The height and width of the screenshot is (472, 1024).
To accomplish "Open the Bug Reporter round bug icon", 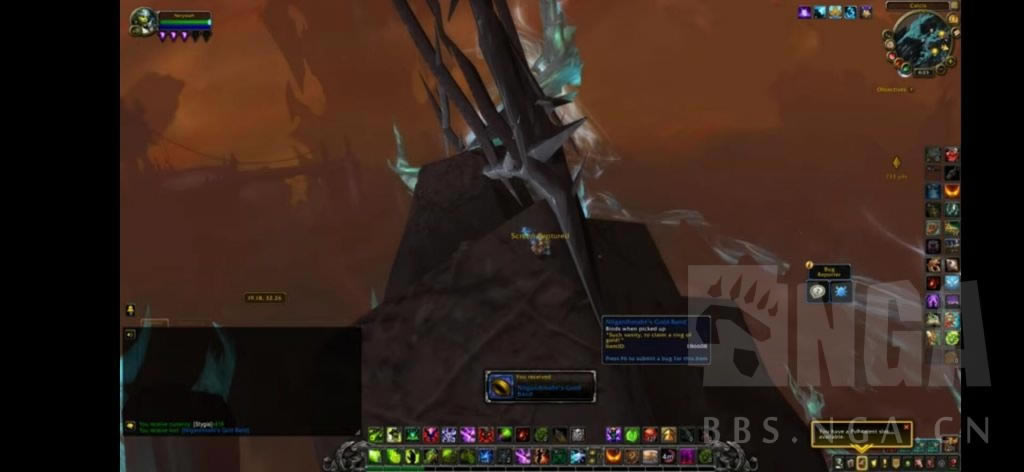I will click(819, 292).
